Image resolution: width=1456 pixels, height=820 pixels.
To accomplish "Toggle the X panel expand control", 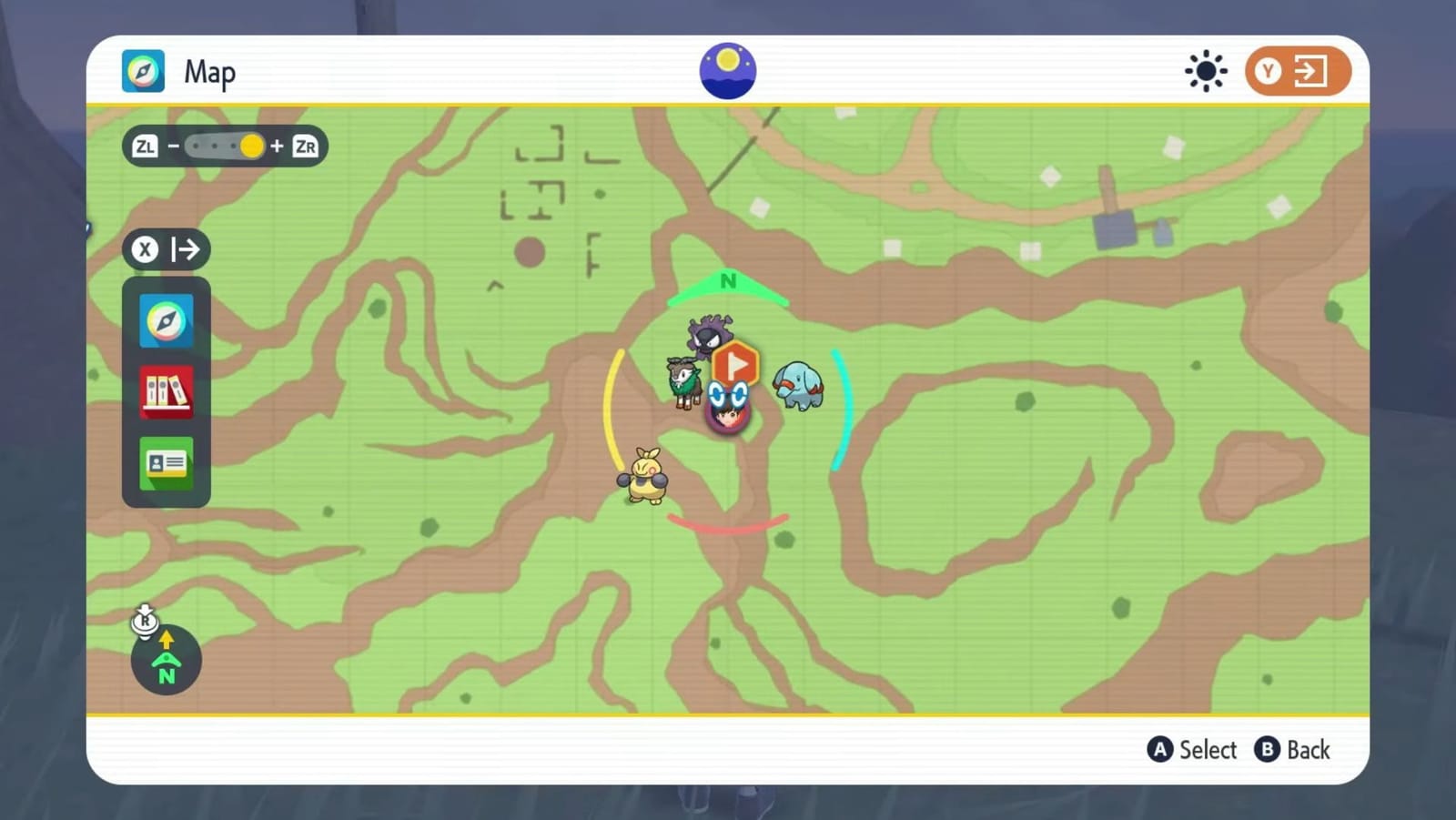I will (167, 249).
